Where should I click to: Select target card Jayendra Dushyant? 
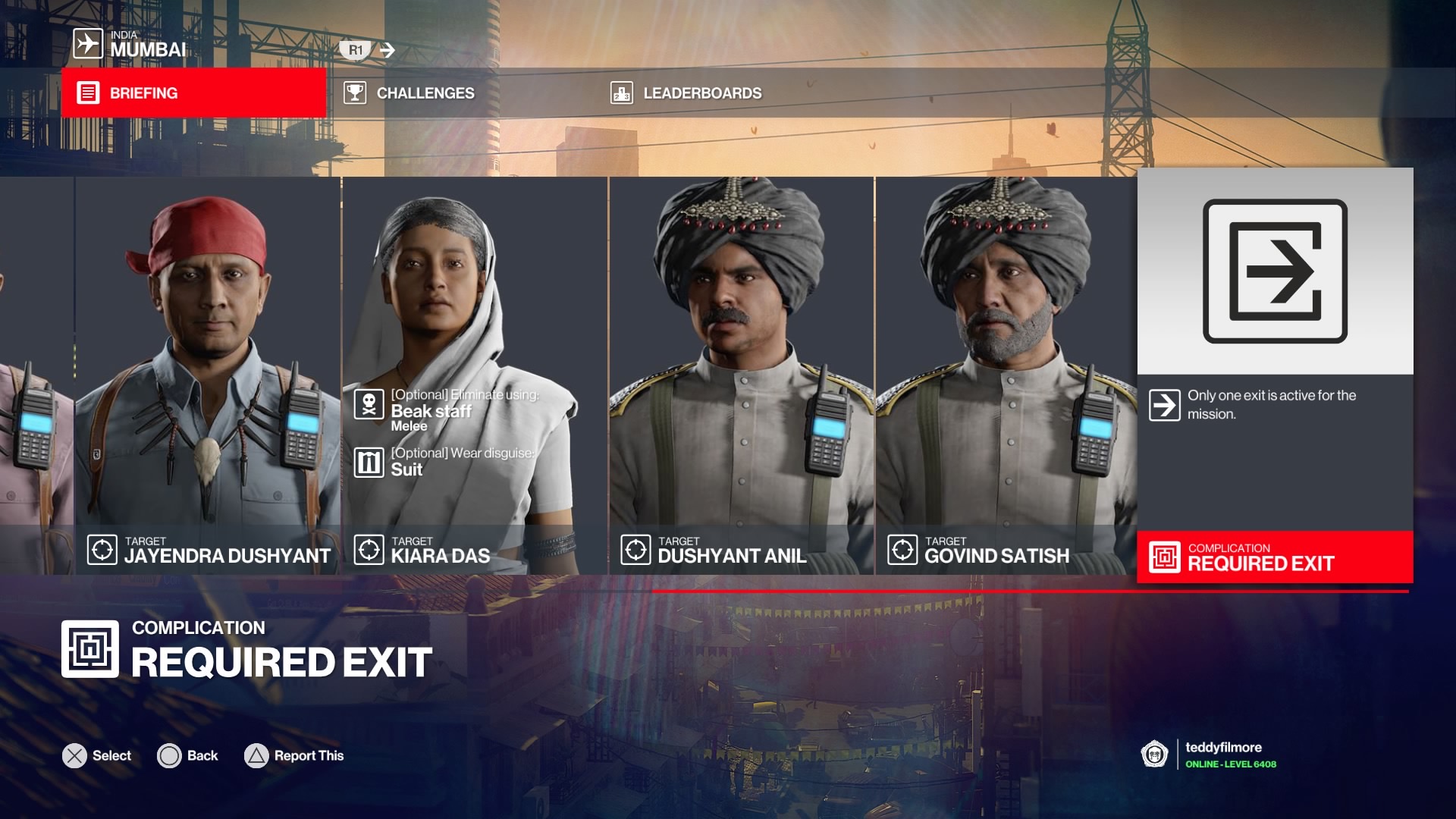pos(208,375)
